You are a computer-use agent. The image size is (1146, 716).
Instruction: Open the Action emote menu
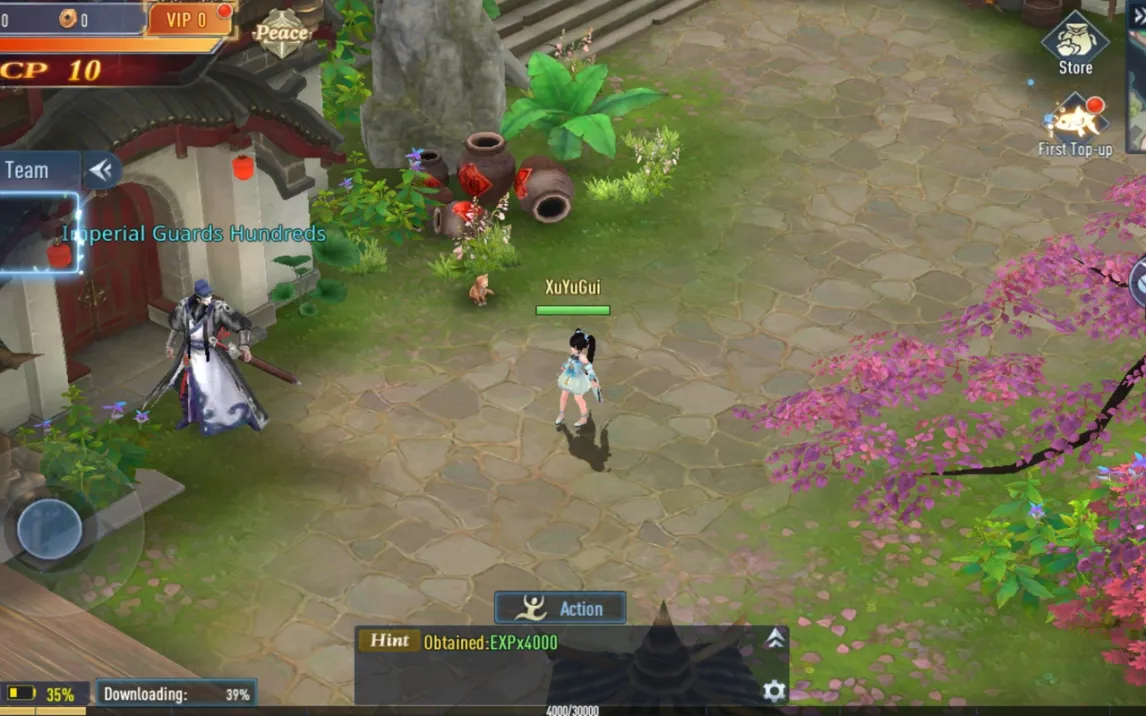tap(560, 608)
